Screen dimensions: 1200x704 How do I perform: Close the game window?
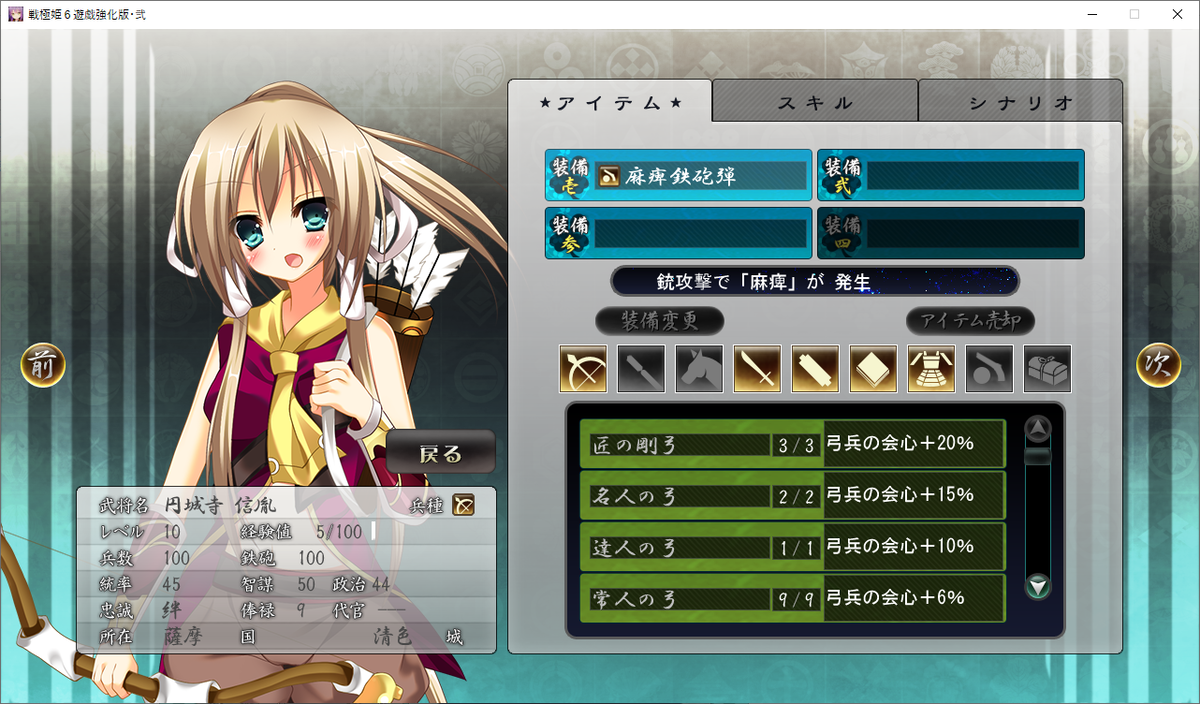[1176, 14]
